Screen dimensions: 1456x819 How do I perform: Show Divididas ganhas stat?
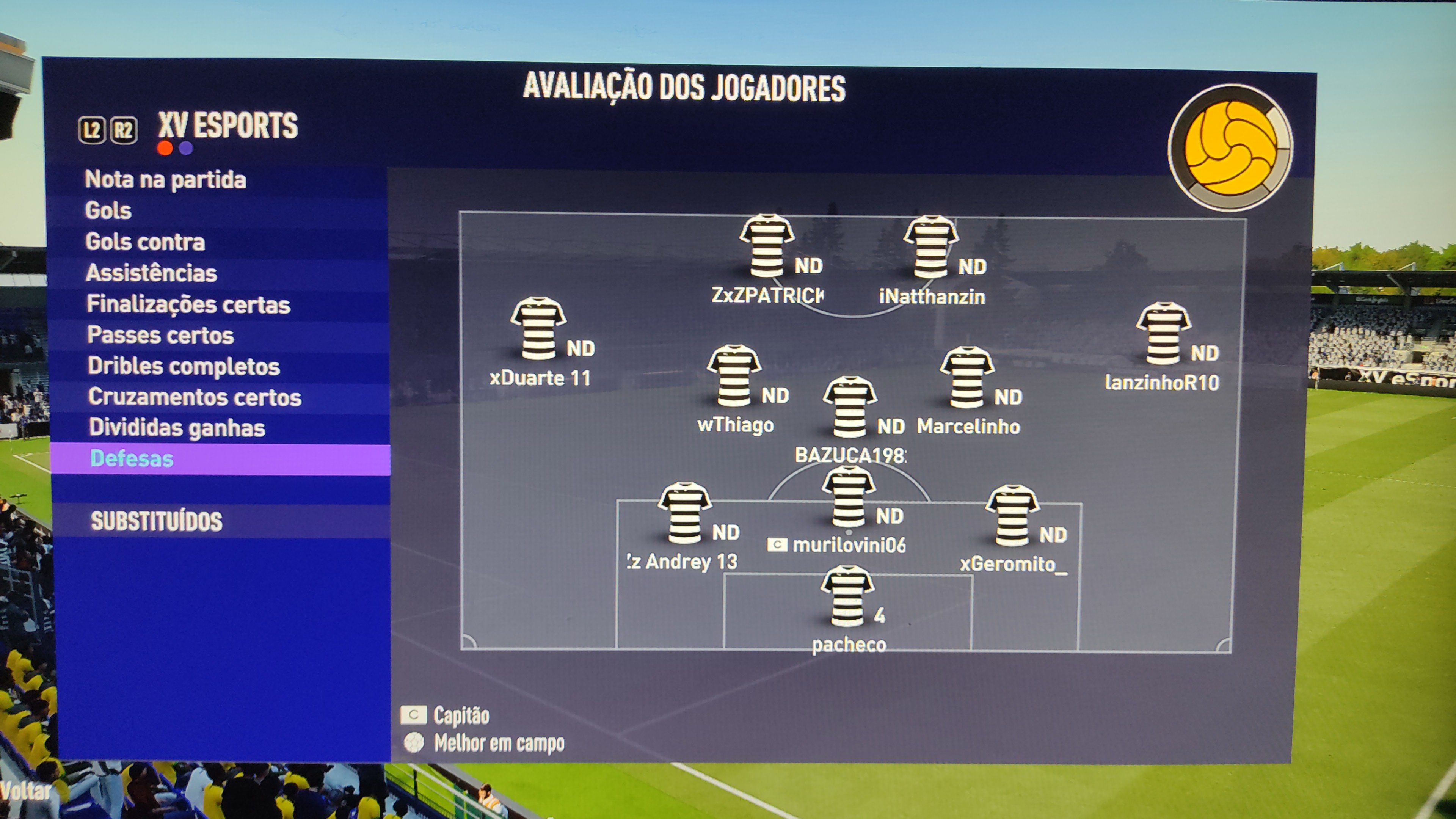tap(177, 428)
